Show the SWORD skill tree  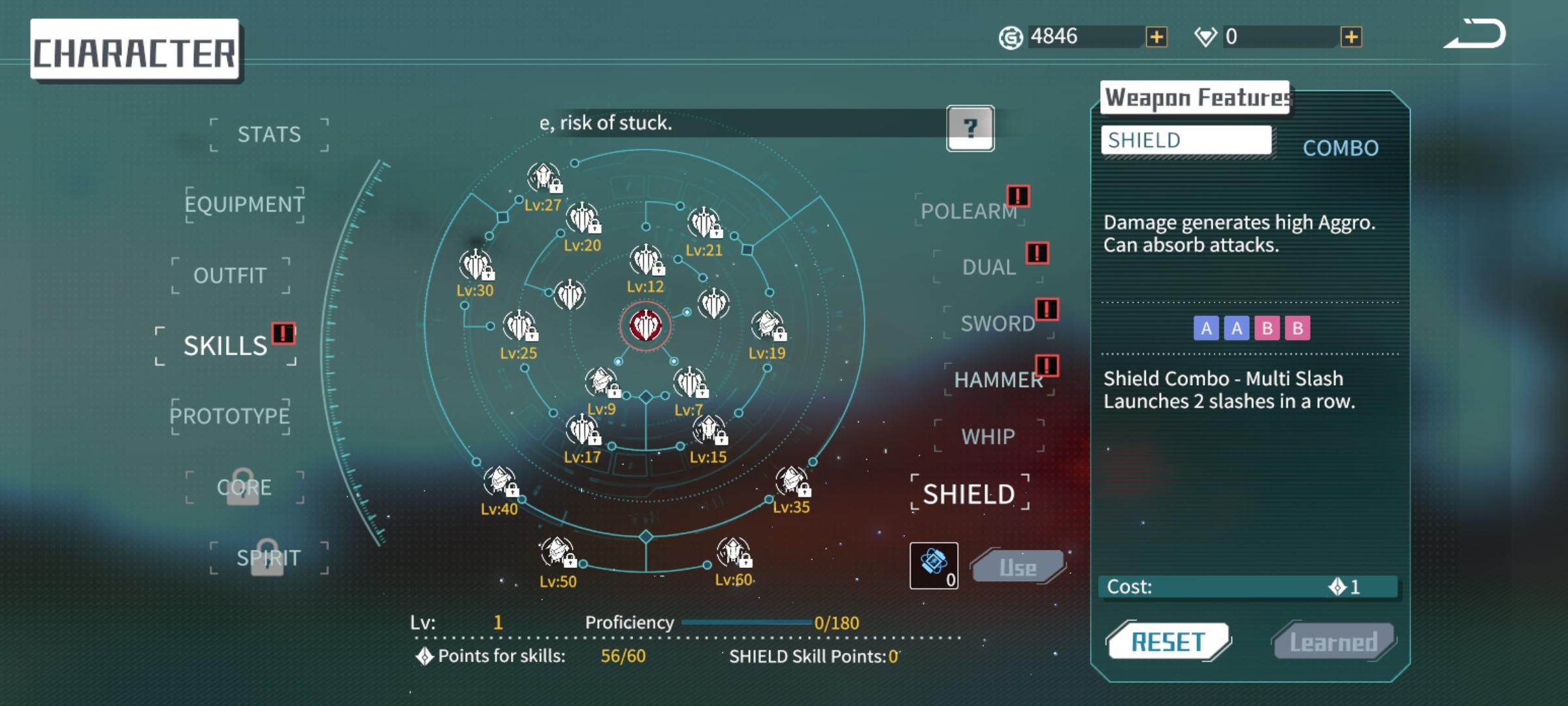[x=998, y=323]
